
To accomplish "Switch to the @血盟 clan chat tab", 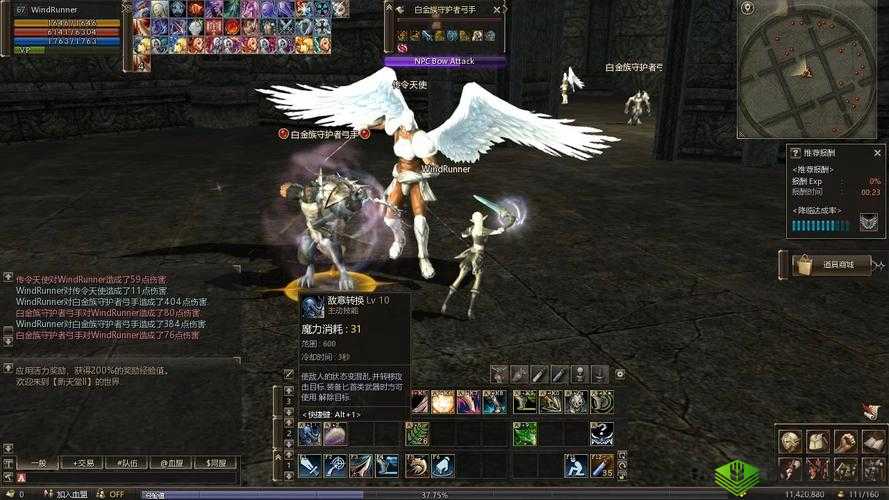I will pyautogui.click(x=172, y=463).
